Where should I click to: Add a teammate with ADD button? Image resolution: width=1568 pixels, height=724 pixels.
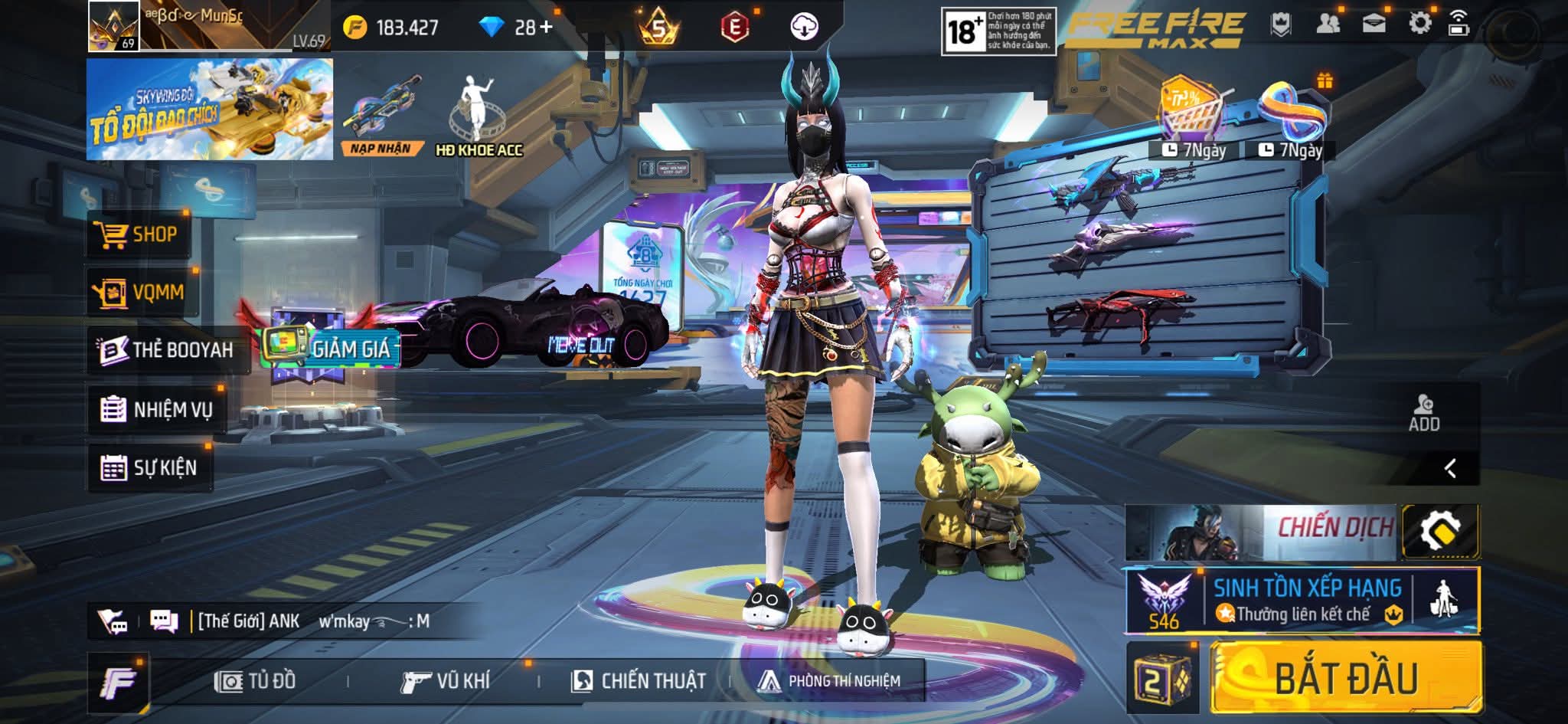point(1424,414)
